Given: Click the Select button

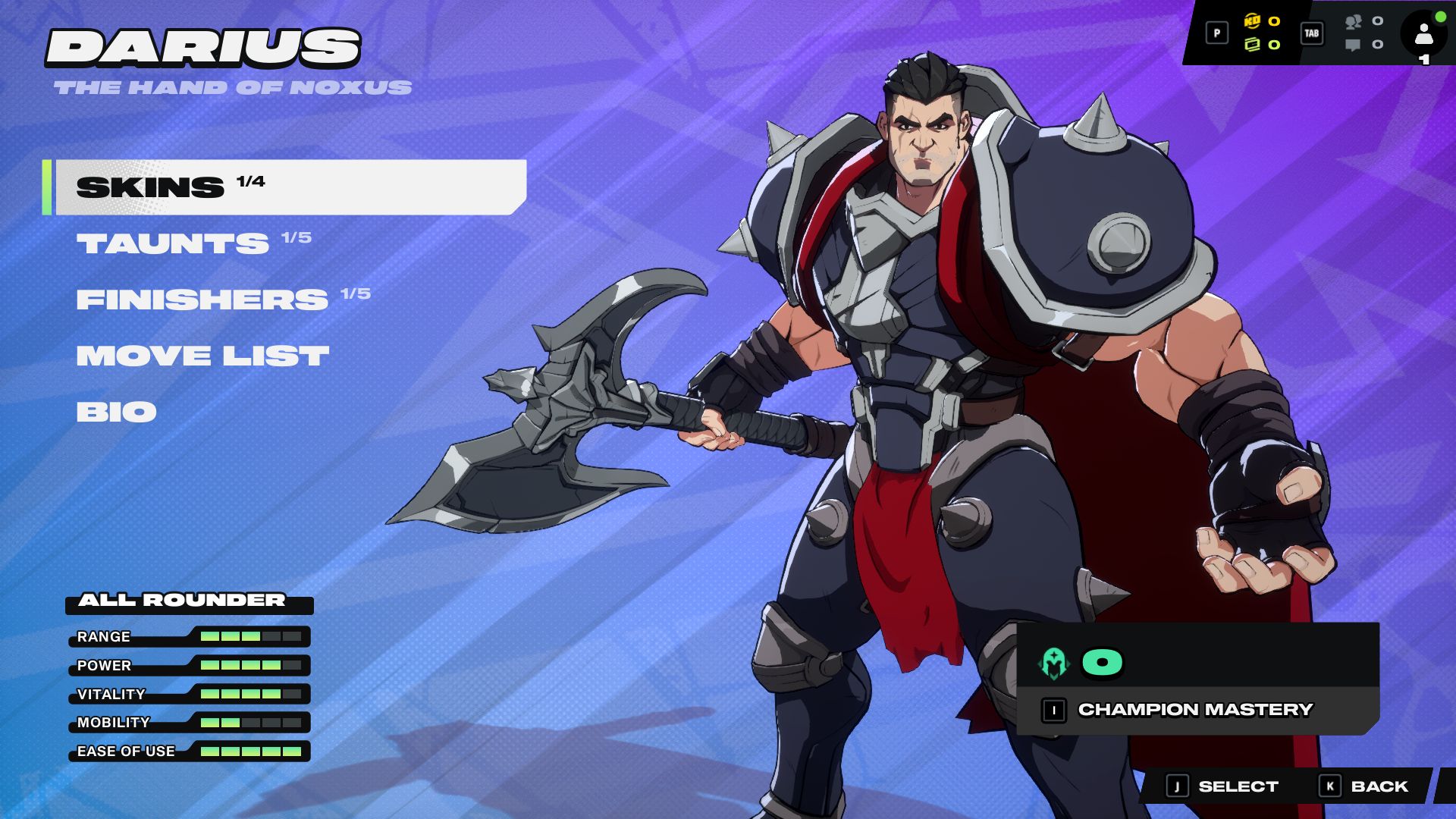Looking at the screenshot, I should 1222,786.
